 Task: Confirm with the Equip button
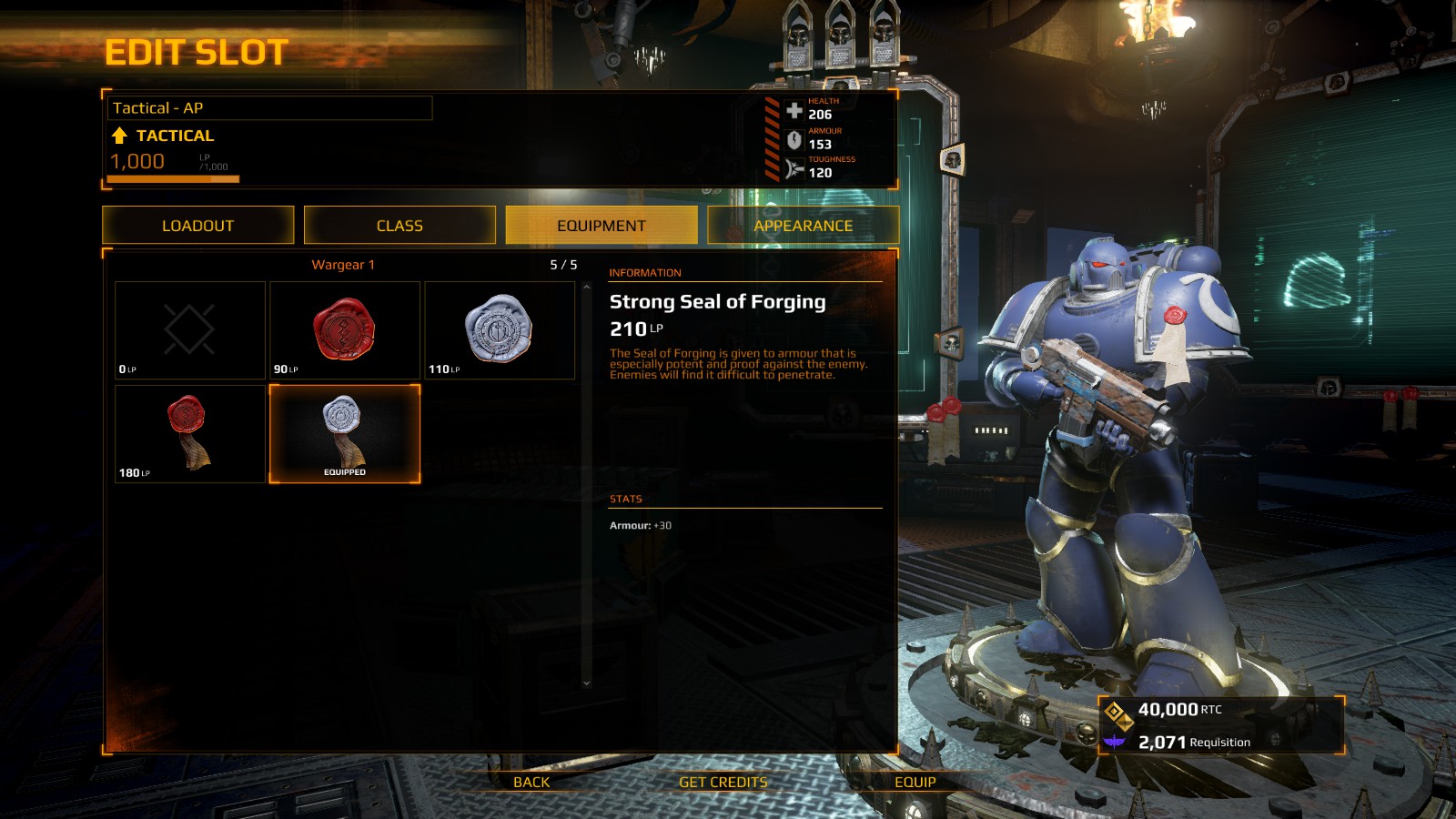pyautogui.click(x=915, y=783)
